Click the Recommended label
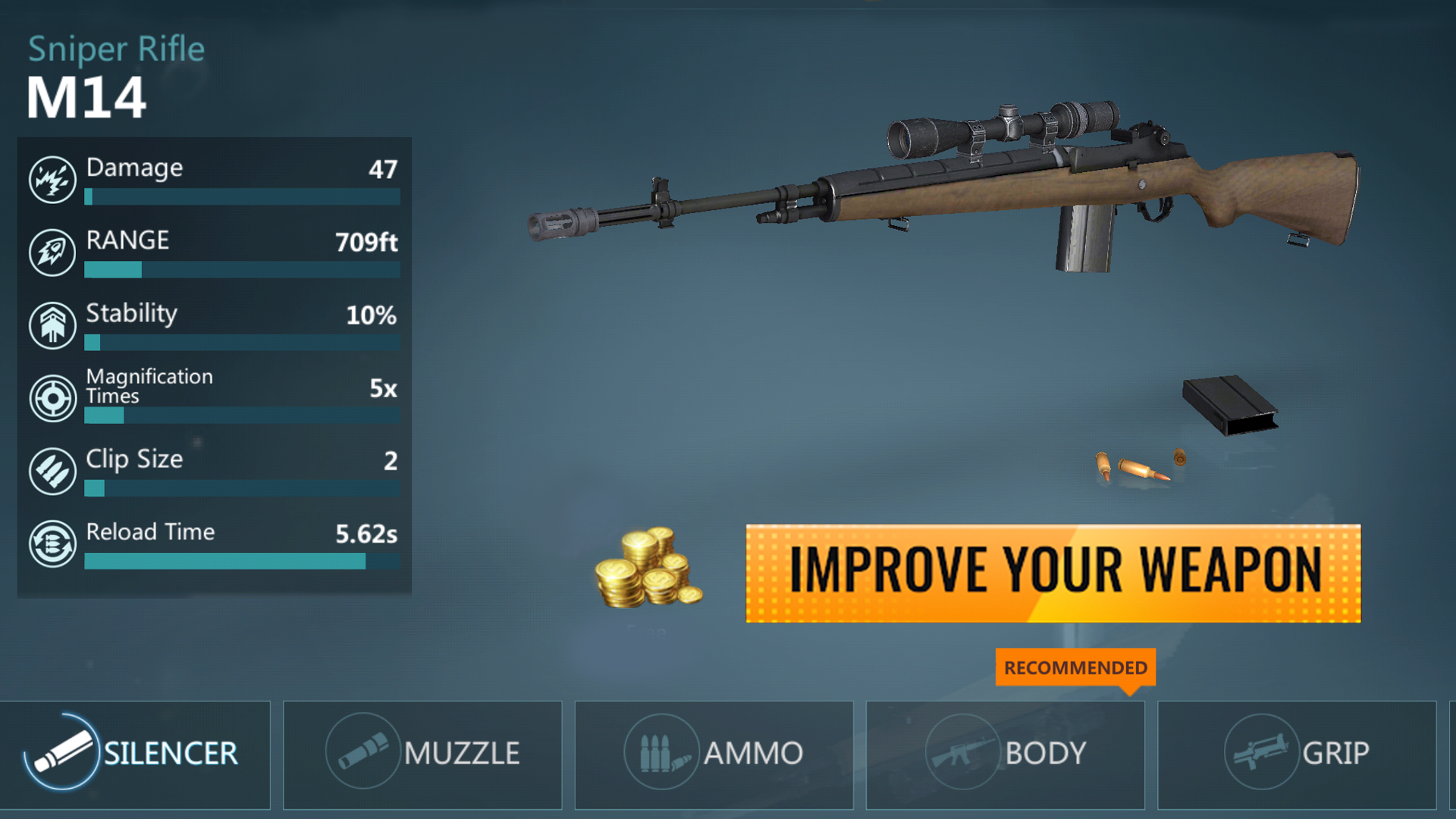This screenshot has height=819, width=1456. click(1074, 668)
